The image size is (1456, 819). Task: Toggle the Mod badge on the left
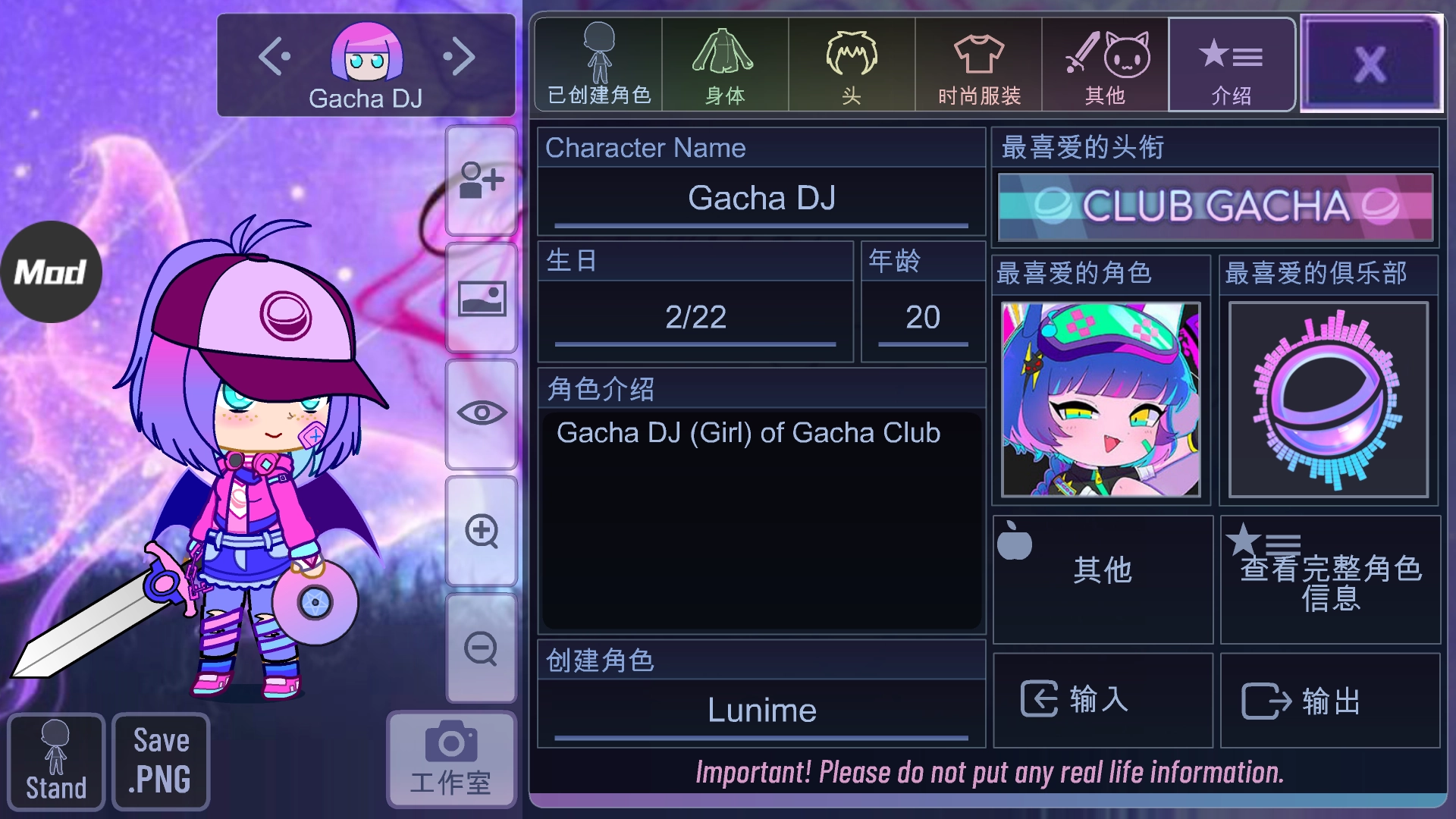click(50, 270)
